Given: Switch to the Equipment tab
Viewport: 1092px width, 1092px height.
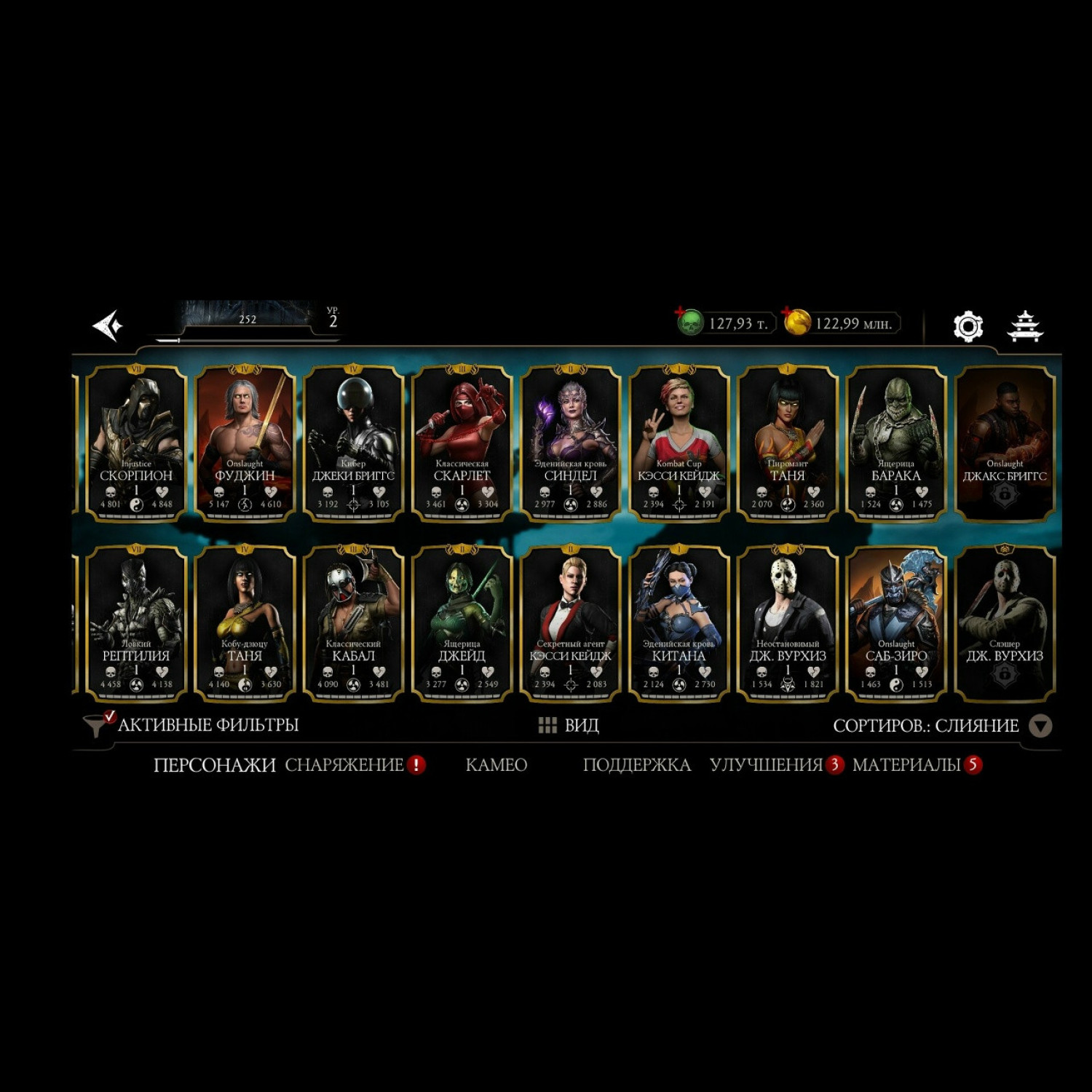Looking at the screenshot, I should pos(344,765).
